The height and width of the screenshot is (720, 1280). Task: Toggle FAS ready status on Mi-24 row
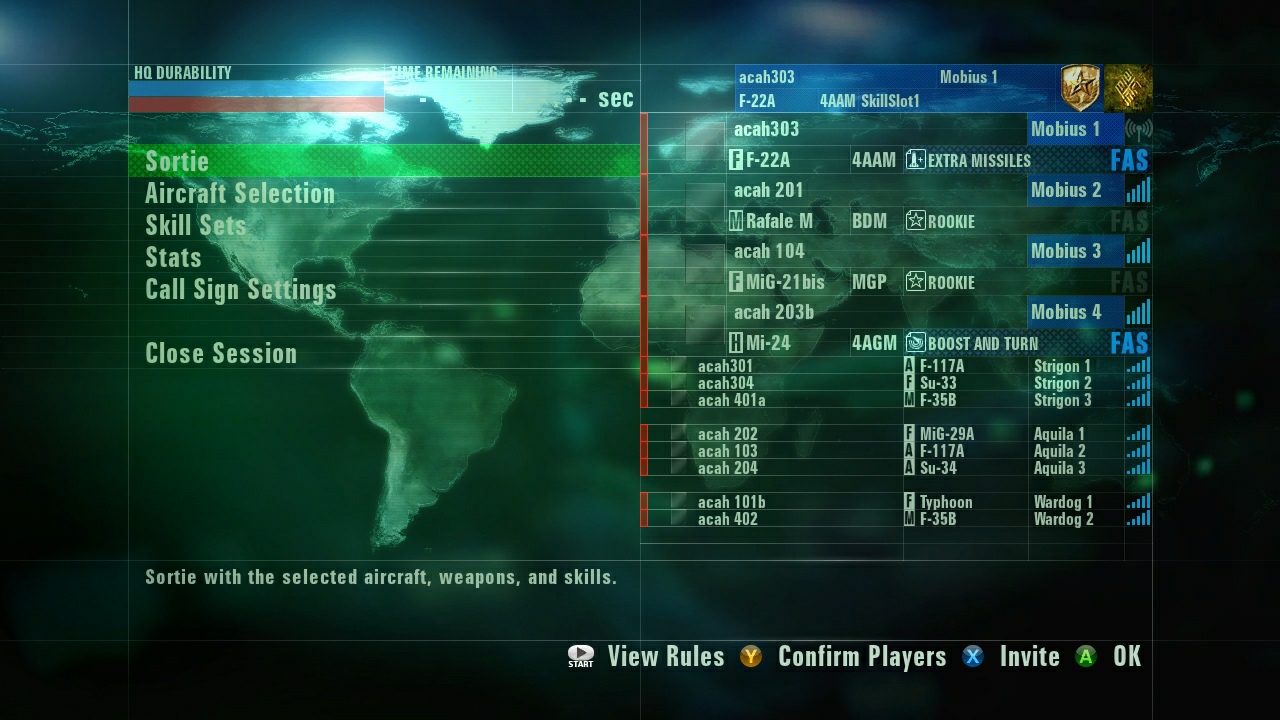1128,343
